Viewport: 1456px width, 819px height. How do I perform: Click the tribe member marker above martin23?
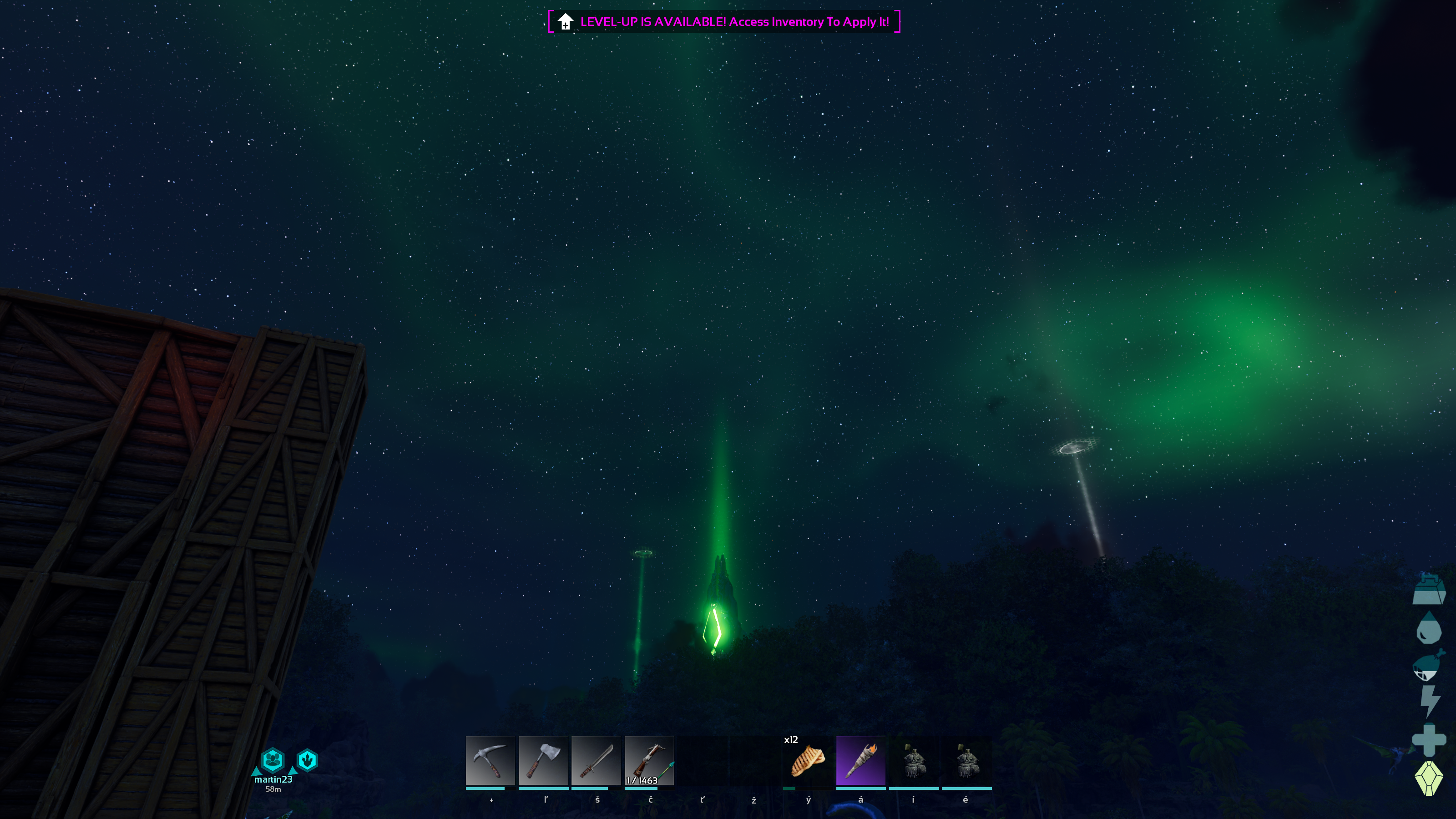[x=273, y=760]
